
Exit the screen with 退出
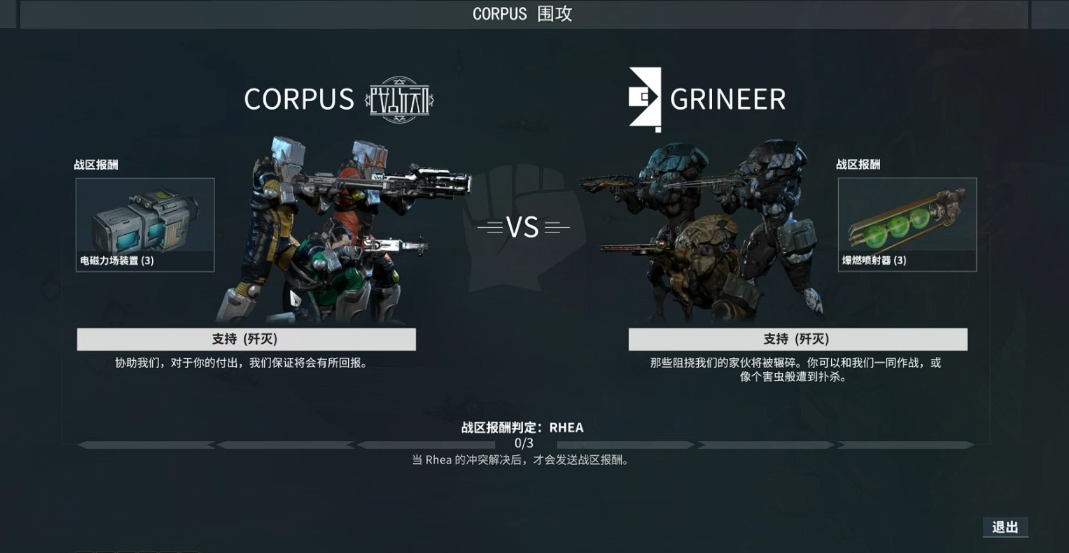[1004, 527]
